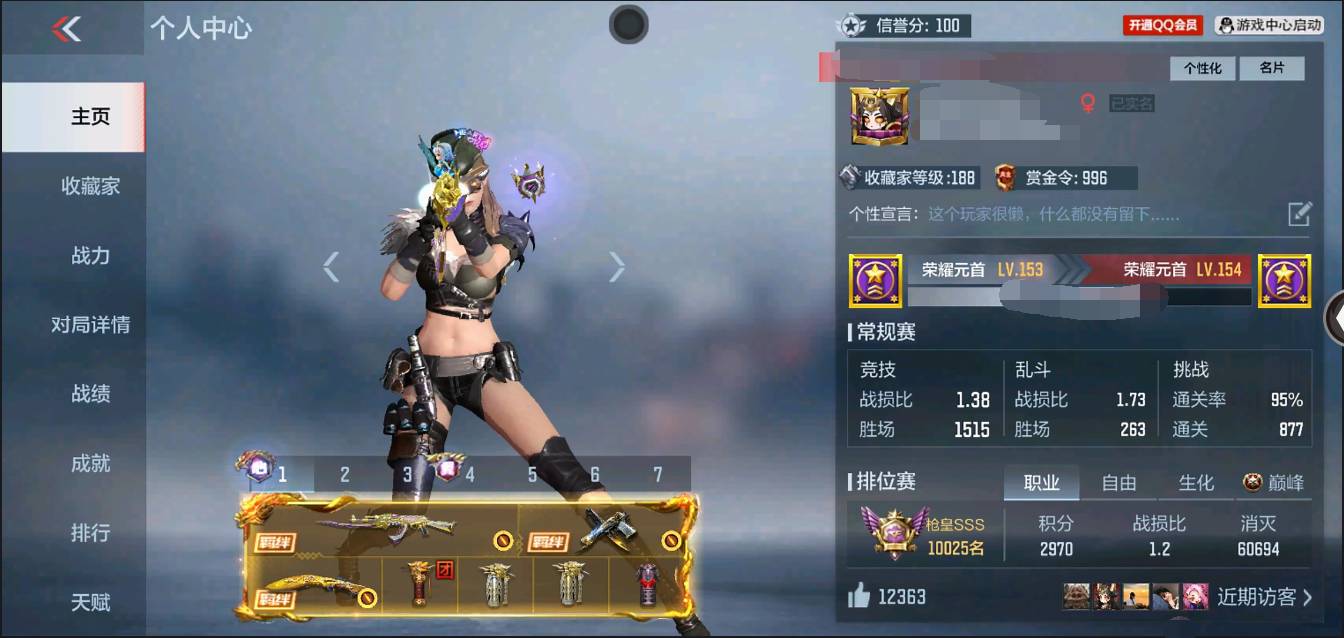This screenshot has height=638, width=1344.
Task: Edit the personal signature with pencil icon
Action: pyautogui.click(x=1299, y=213)
